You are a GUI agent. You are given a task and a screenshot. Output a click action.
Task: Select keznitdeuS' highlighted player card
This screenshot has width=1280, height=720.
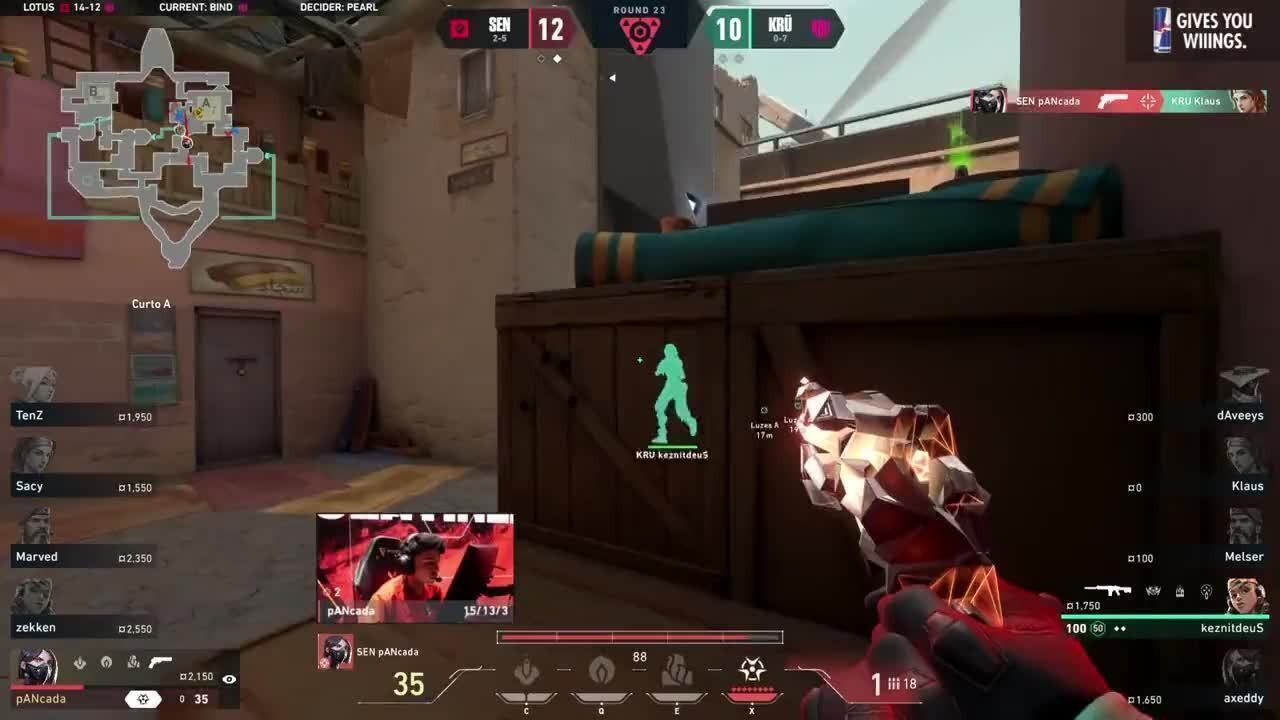tap(1165, 608)
